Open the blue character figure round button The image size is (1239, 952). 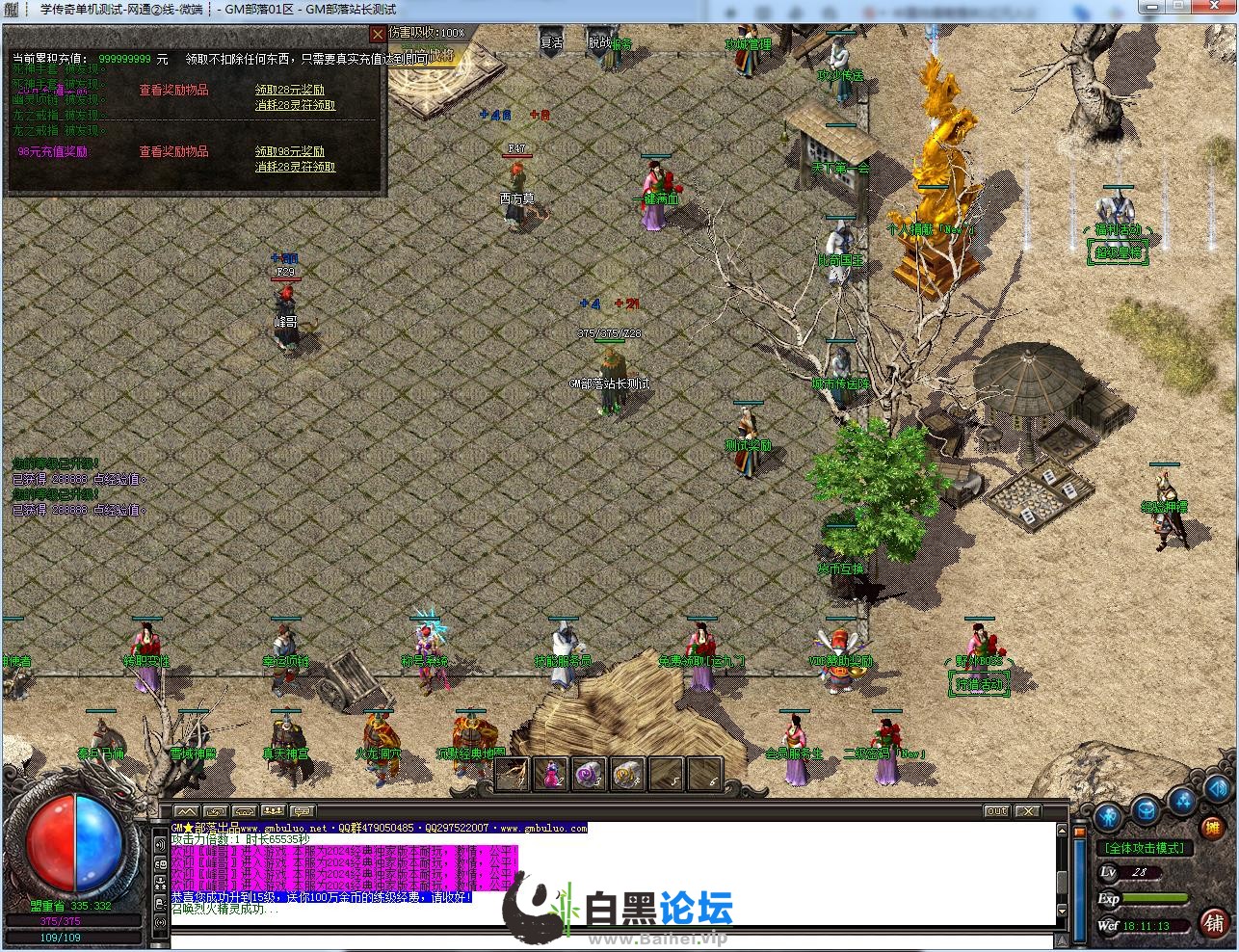pyautogui.click(x=1108, y=817)
